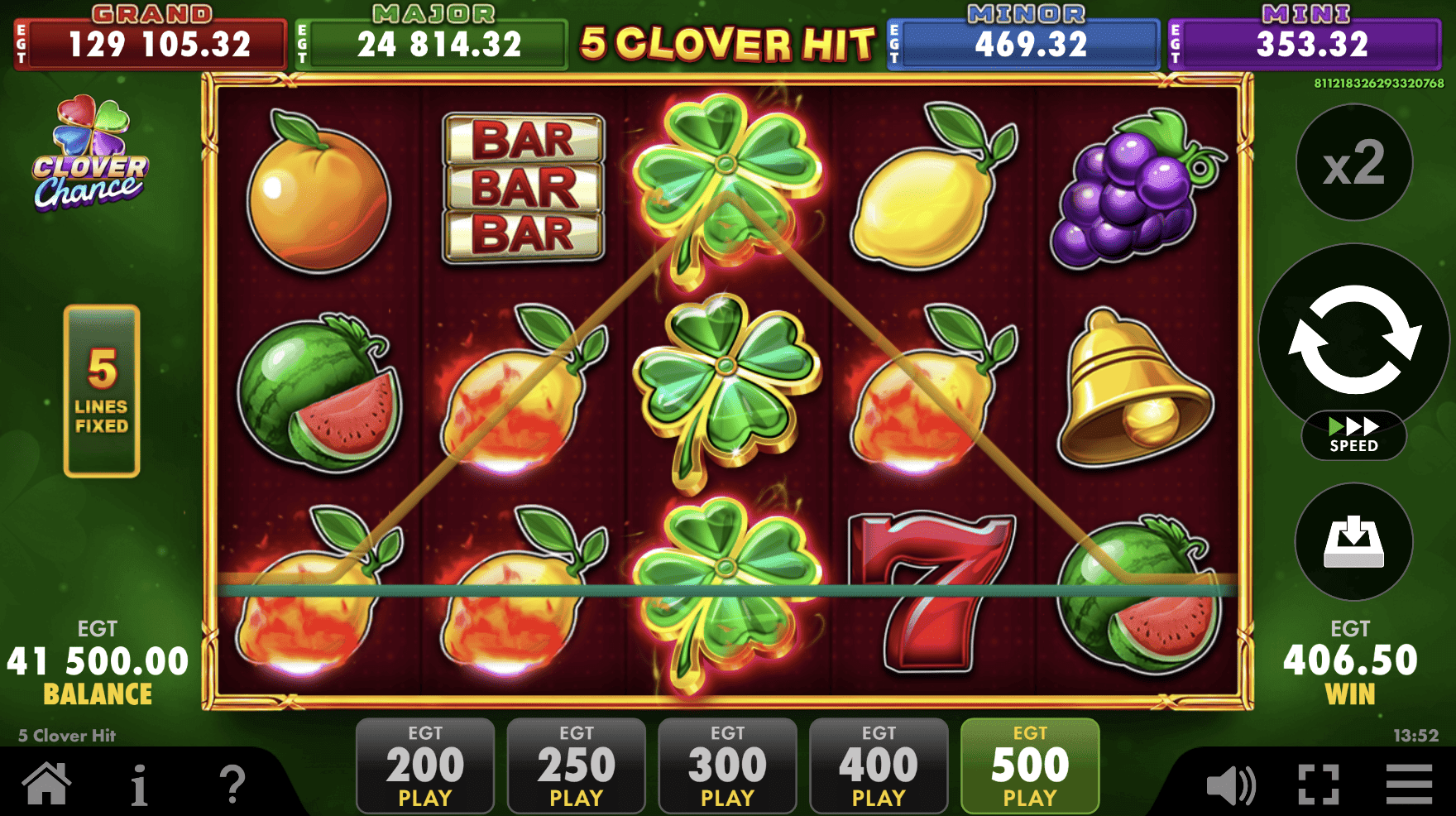
Task: Select the x2 multiplier icon
Action: tap(1353, 163)
